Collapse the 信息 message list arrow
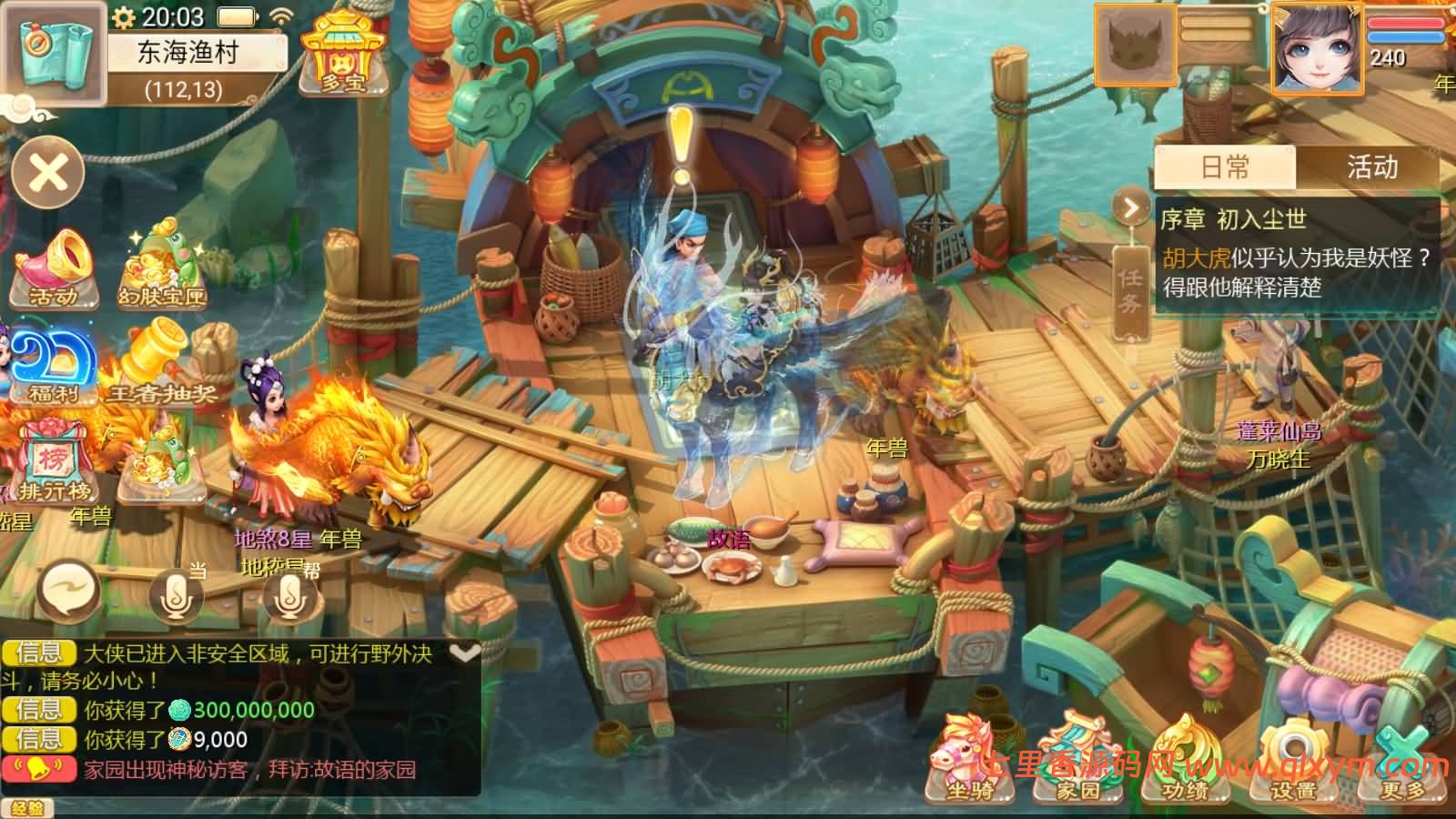The image size is (1456, 819). click(x=467, y=652)
